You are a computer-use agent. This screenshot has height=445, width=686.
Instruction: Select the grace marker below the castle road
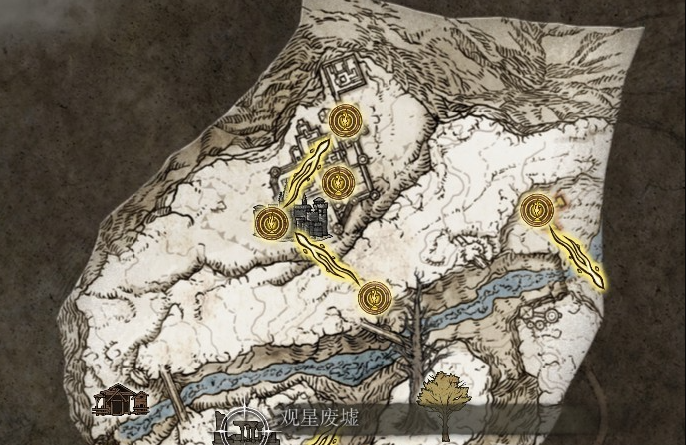click(x=374, y=297)
